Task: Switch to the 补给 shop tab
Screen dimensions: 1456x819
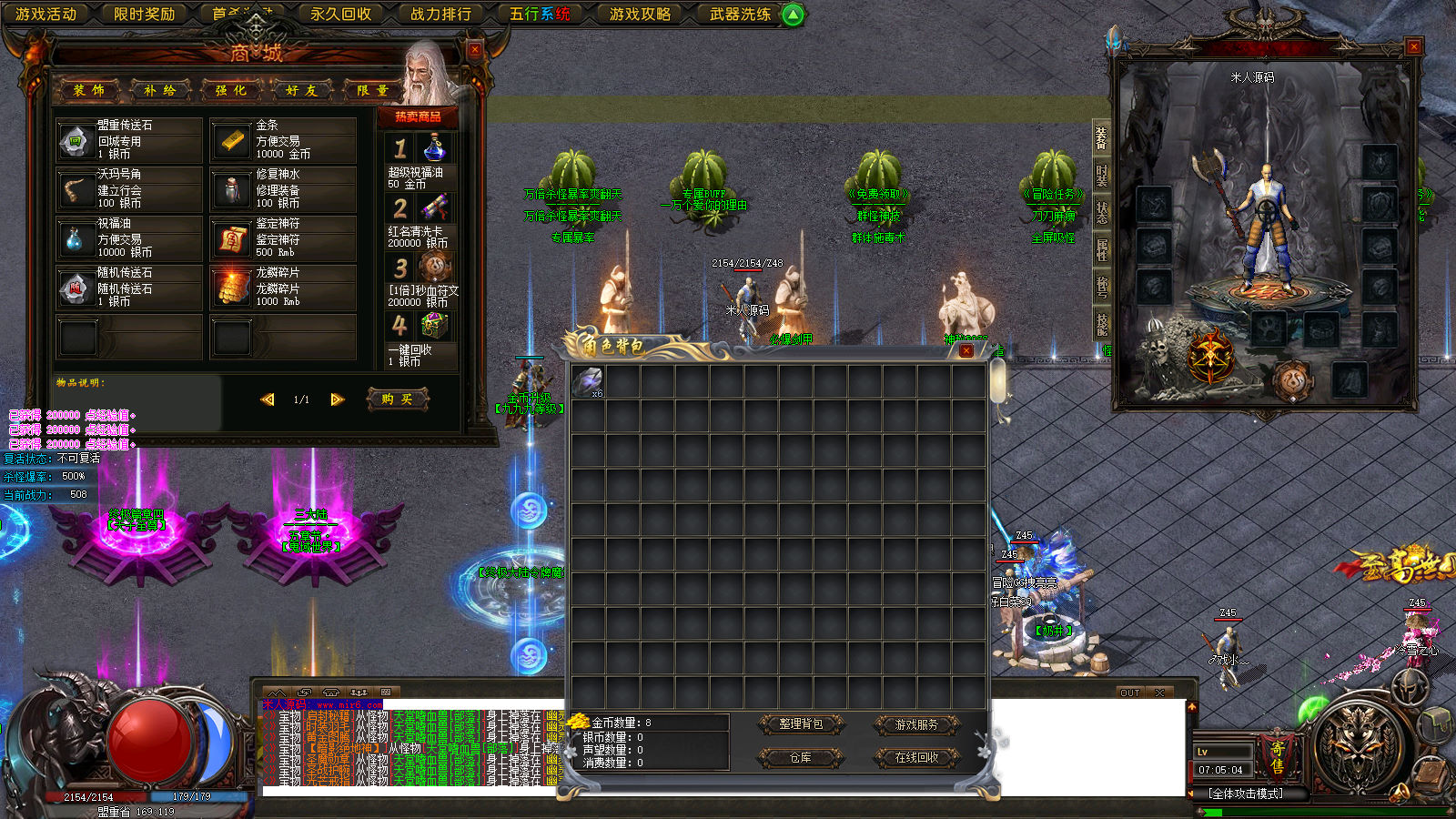Action: [160, 90]
